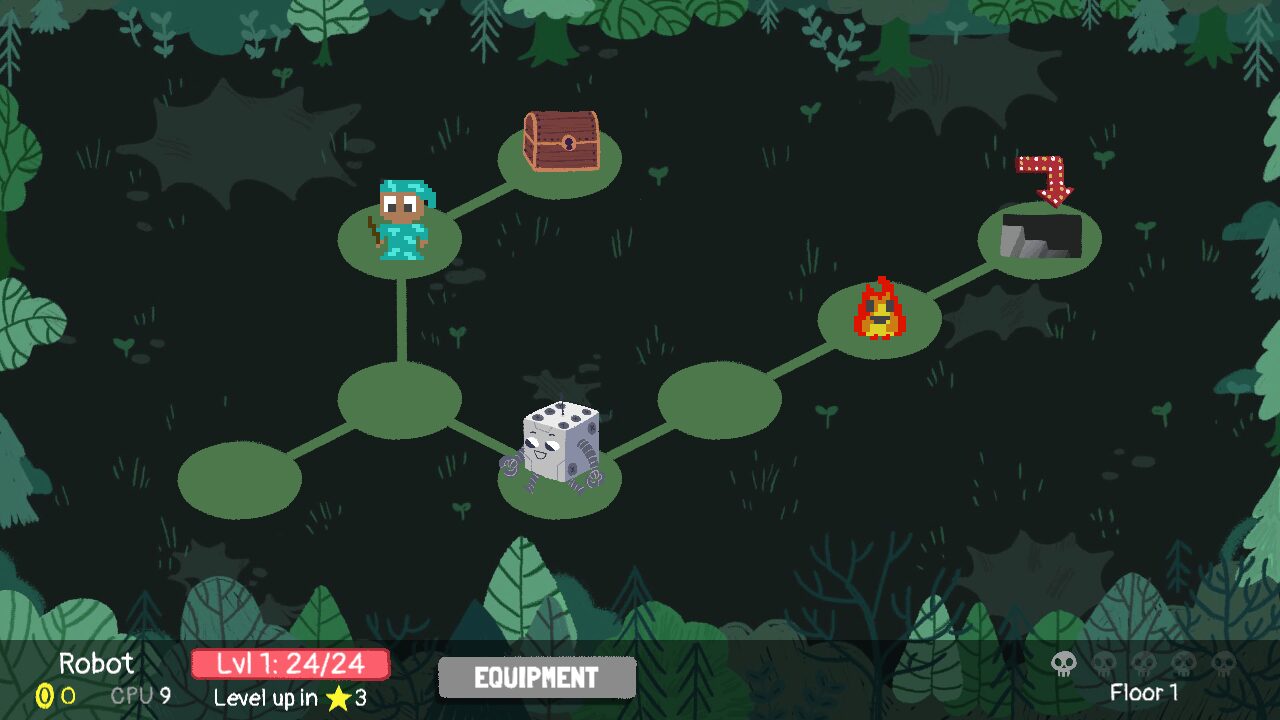1280x720 pixels.
Task: Click the Robot name label
Action: (96, 663)
